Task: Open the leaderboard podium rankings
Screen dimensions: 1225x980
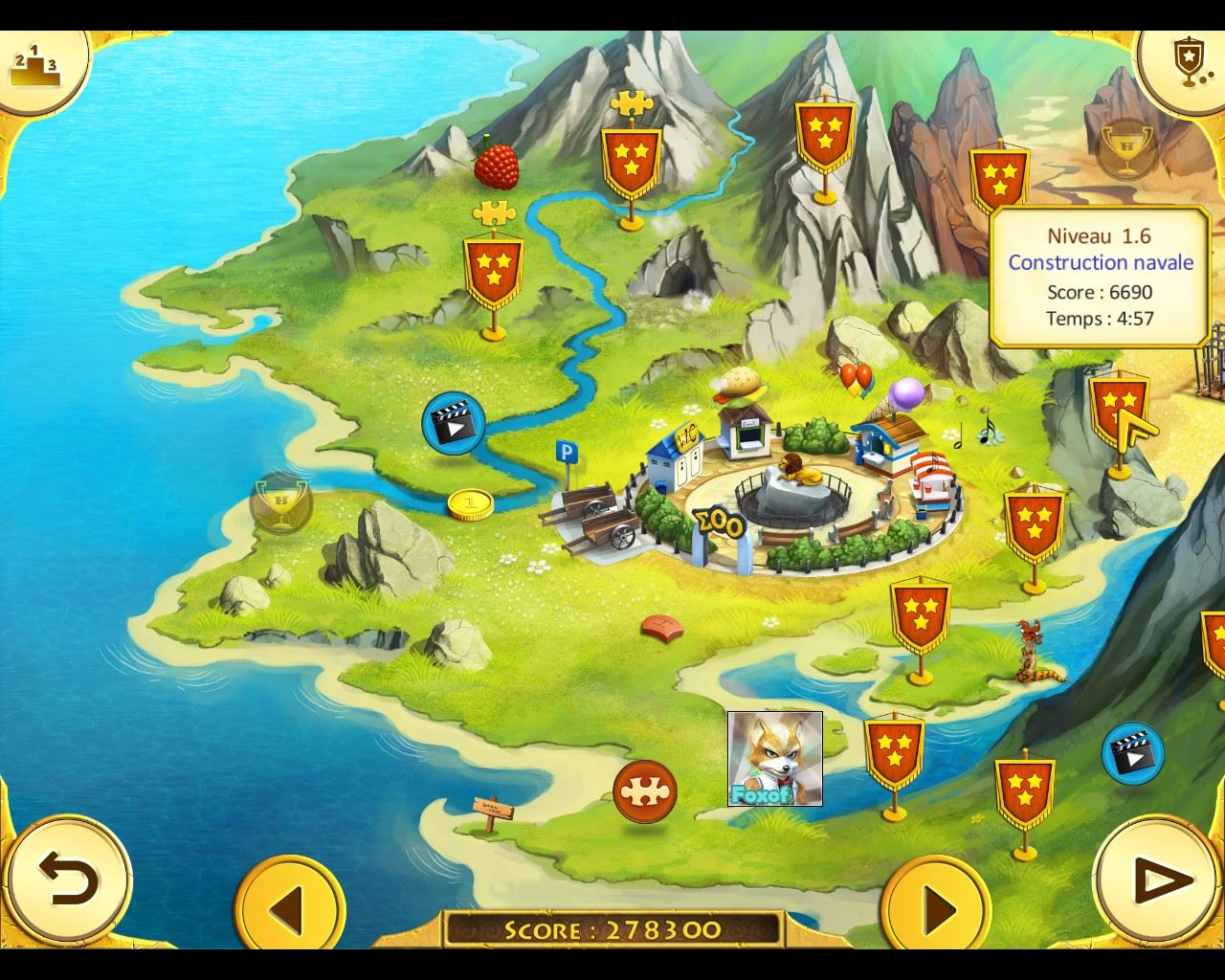Action: [34, 63]
